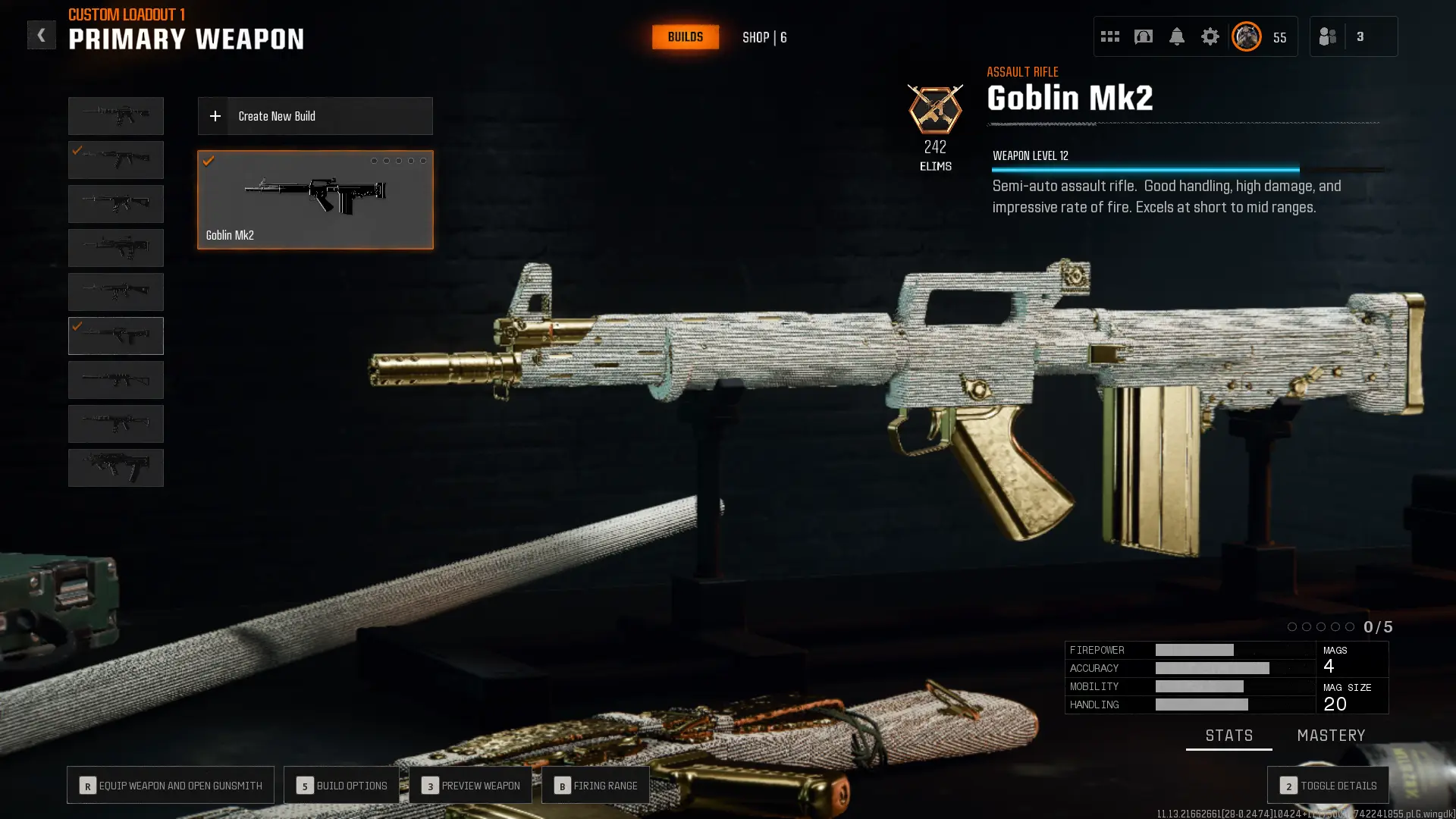Image resolution: width=1456 pixels, height=819 pixels.
Task: Open the voice chat headset panel
Action: coord(1144,36)
